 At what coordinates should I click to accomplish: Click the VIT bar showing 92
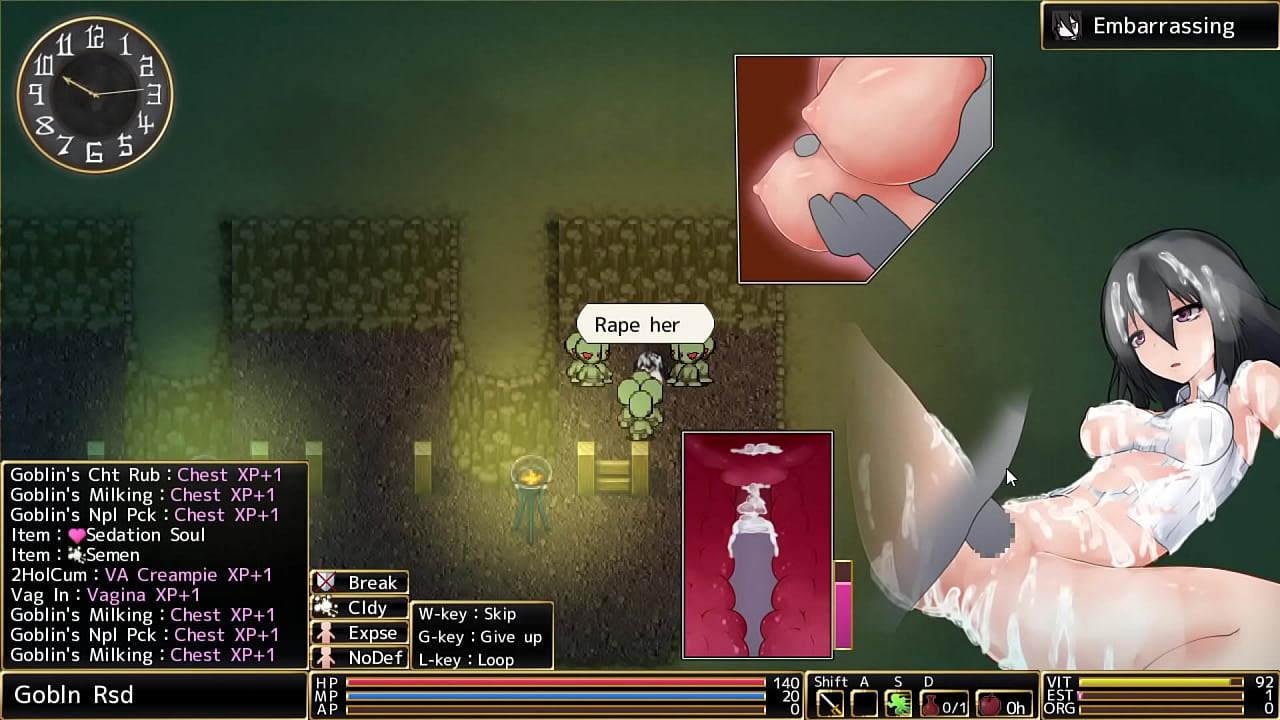coord(1160,680)
